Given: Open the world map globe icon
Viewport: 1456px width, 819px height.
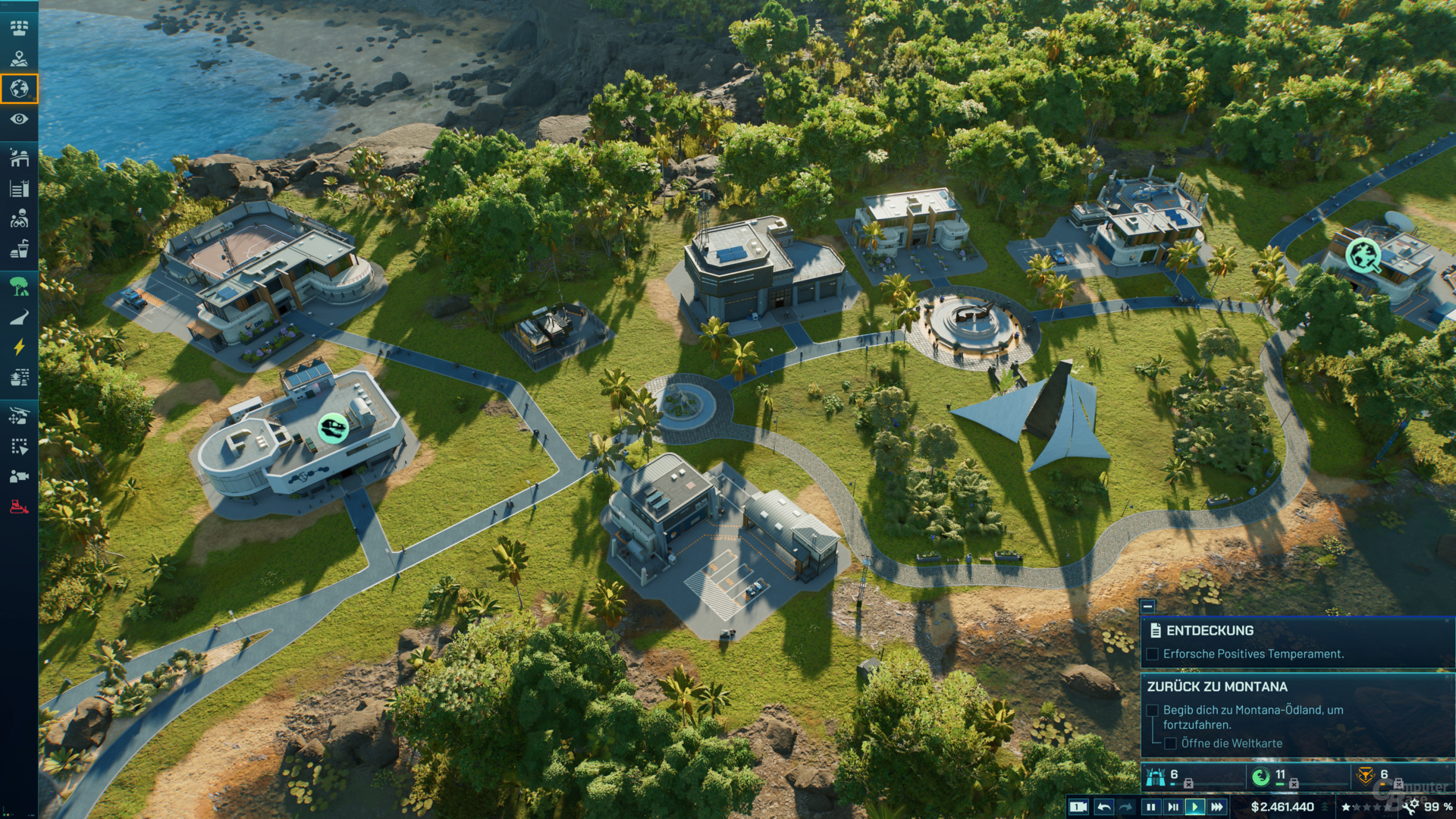Looking at the screenshot, I should [x=19, y=89].
